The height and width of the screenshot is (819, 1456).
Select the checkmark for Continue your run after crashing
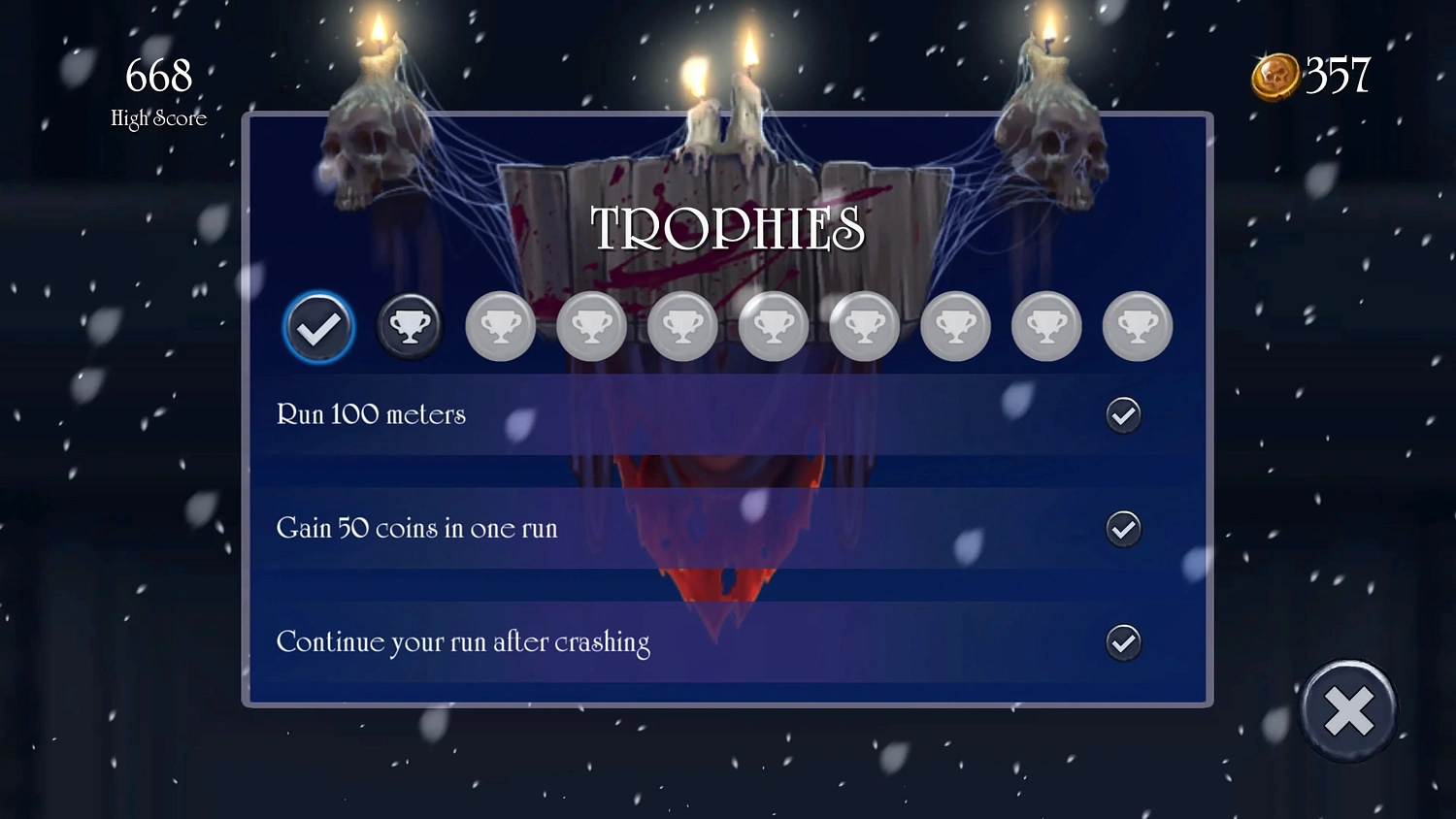[x=1123, y=641]
